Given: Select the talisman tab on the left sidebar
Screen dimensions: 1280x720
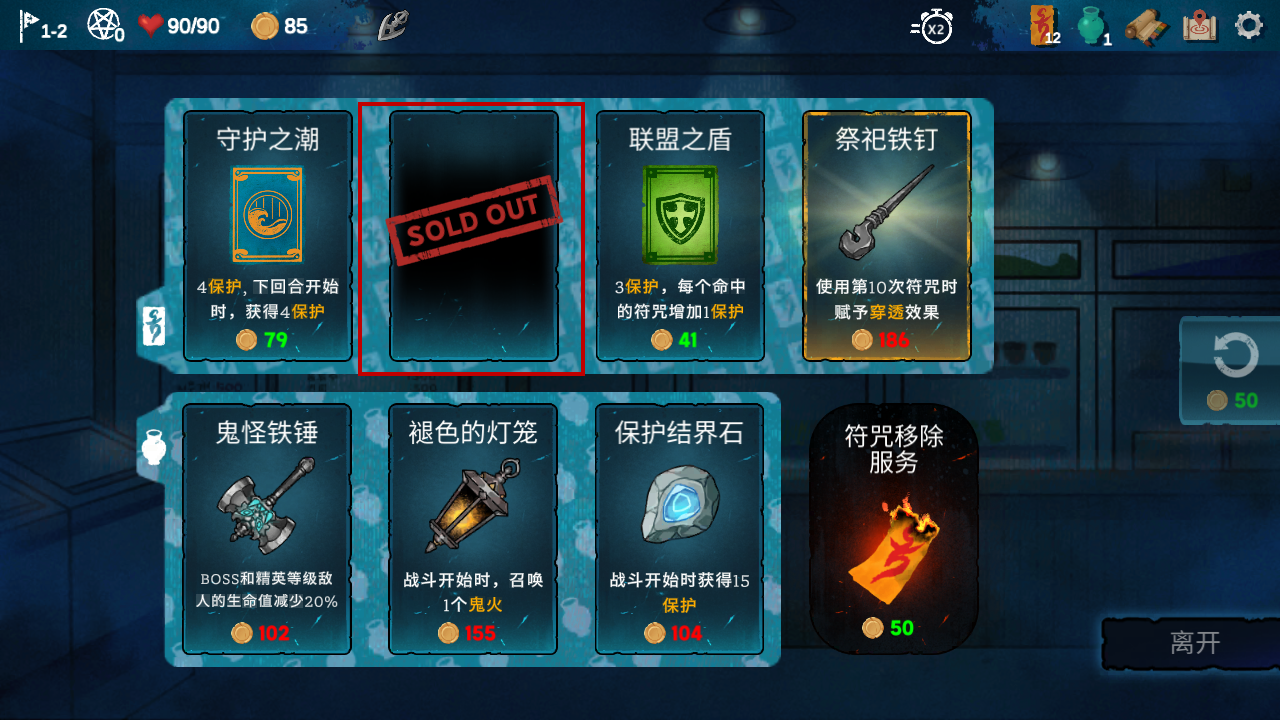Looking at the screenshot, I should (151, 327).
